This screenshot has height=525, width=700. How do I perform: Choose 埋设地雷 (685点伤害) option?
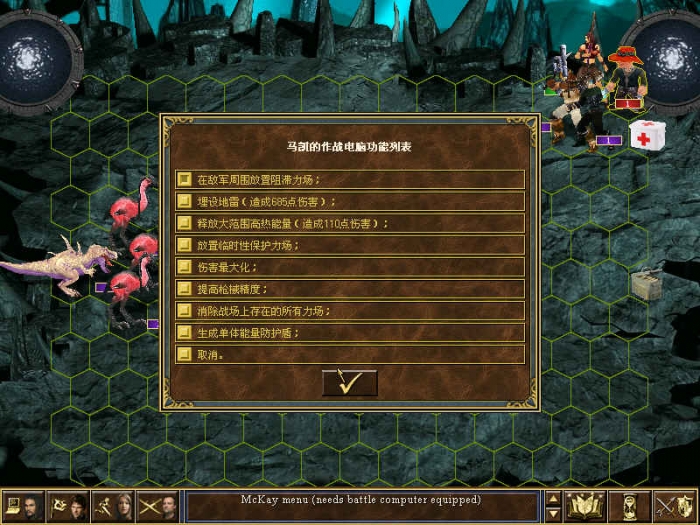point(350,202)
